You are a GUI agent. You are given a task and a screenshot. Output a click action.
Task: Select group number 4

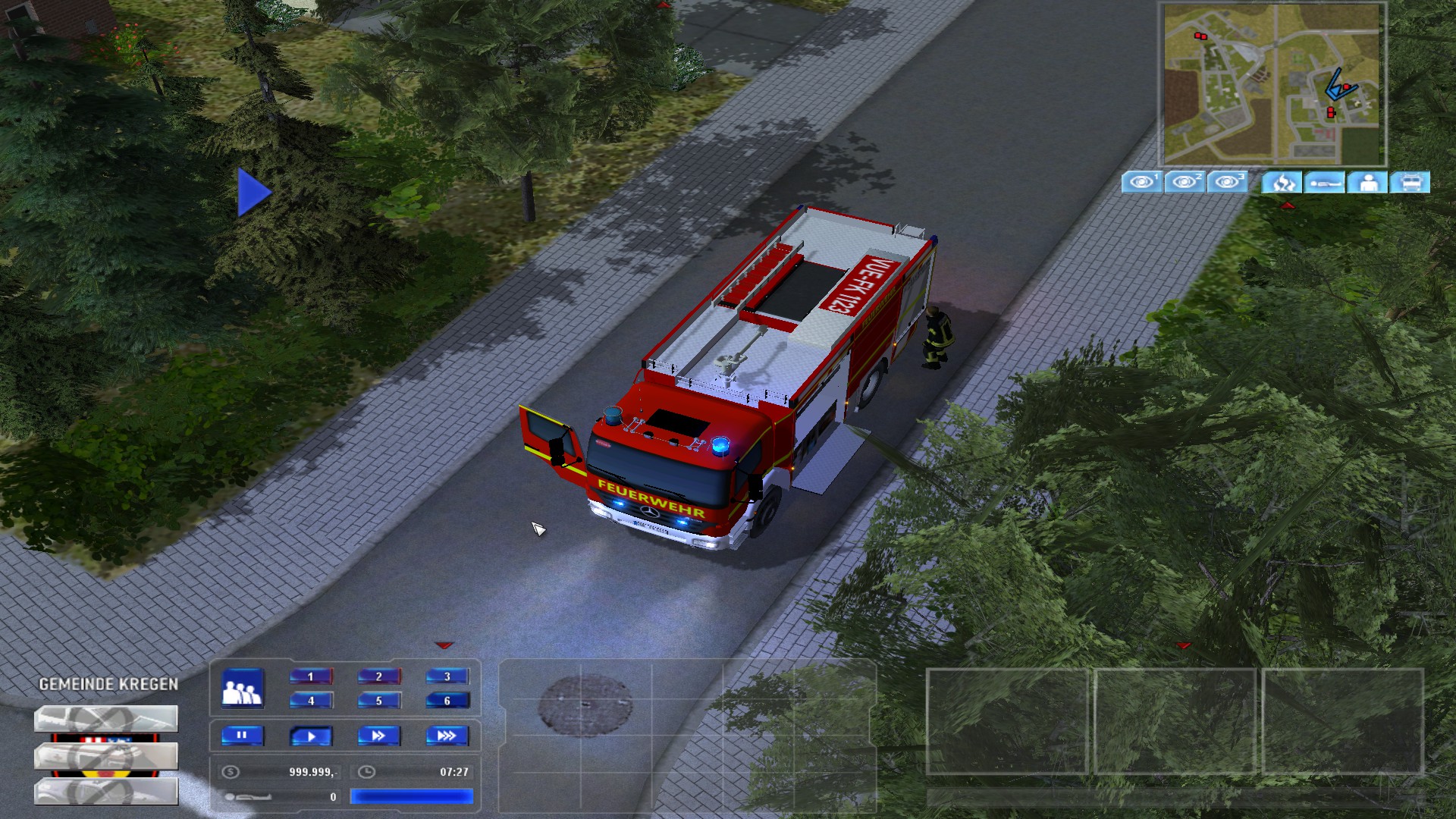pyautogui.click(x=311, y=701)
